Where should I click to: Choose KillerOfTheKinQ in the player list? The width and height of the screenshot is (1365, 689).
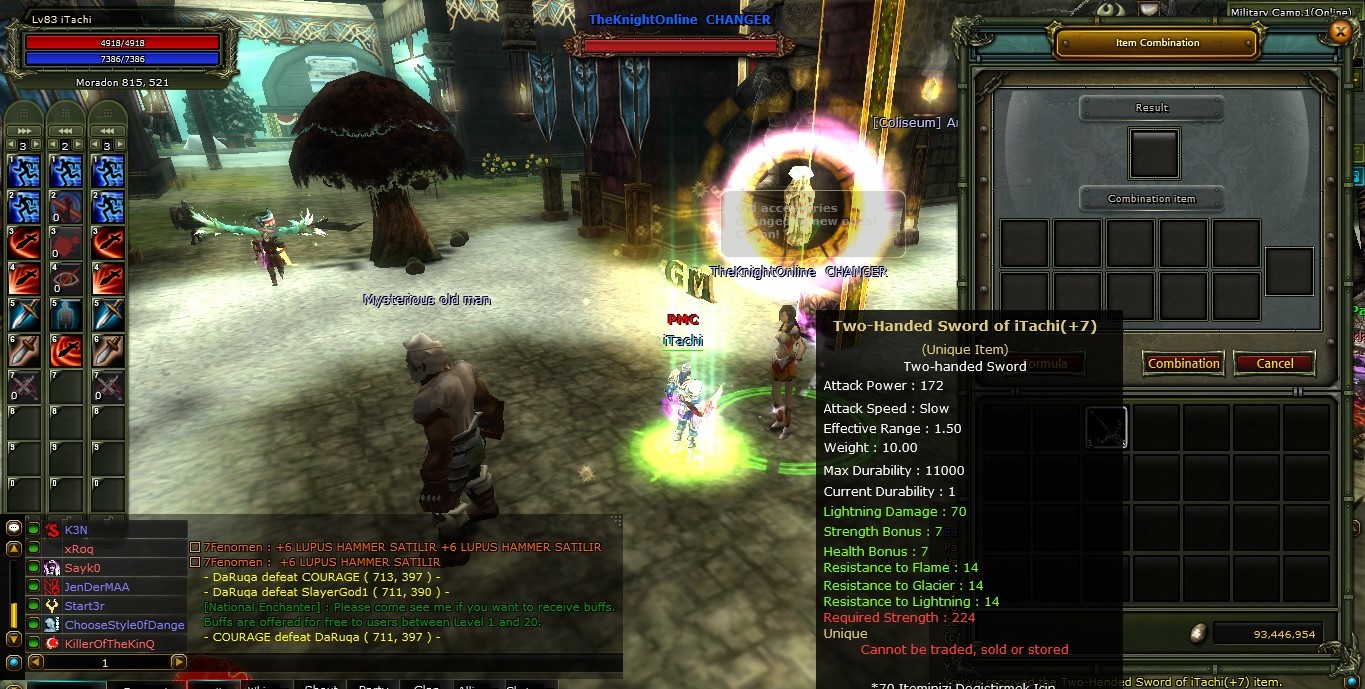[x=109, y=644]
